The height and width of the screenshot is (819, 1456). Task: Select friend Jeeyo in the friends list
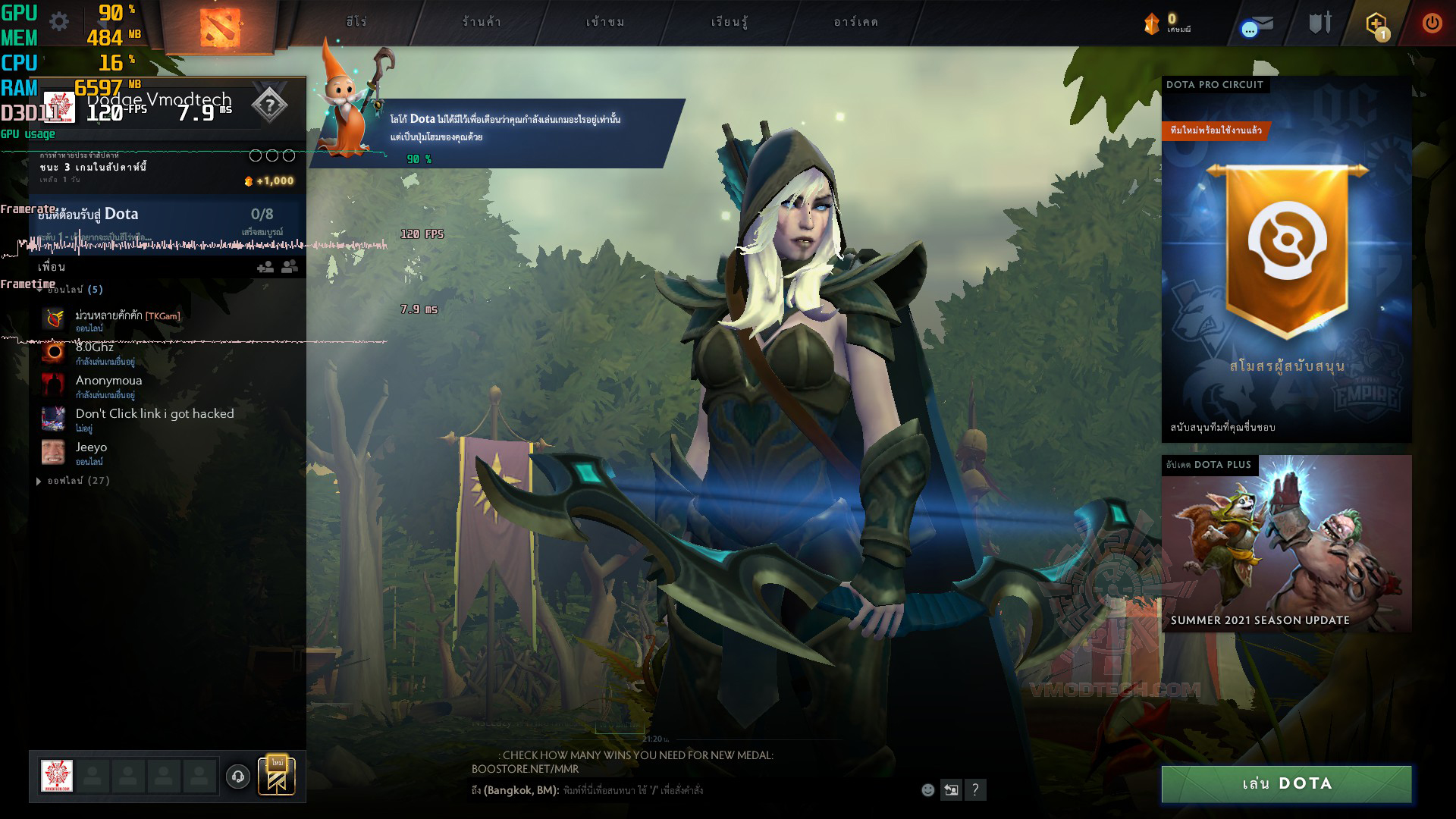(91, 447)
